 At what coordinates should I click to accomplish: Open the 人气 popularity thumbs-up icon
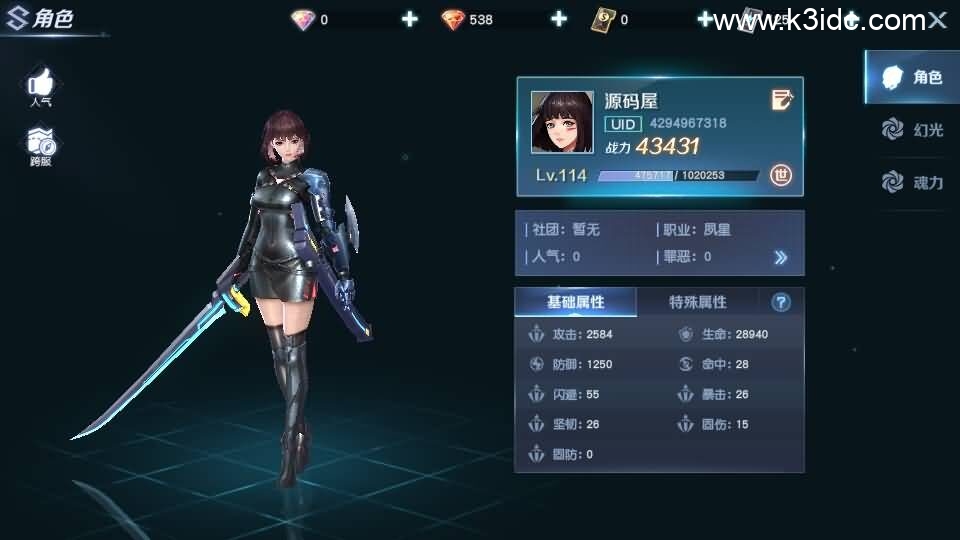coord(41,84)
